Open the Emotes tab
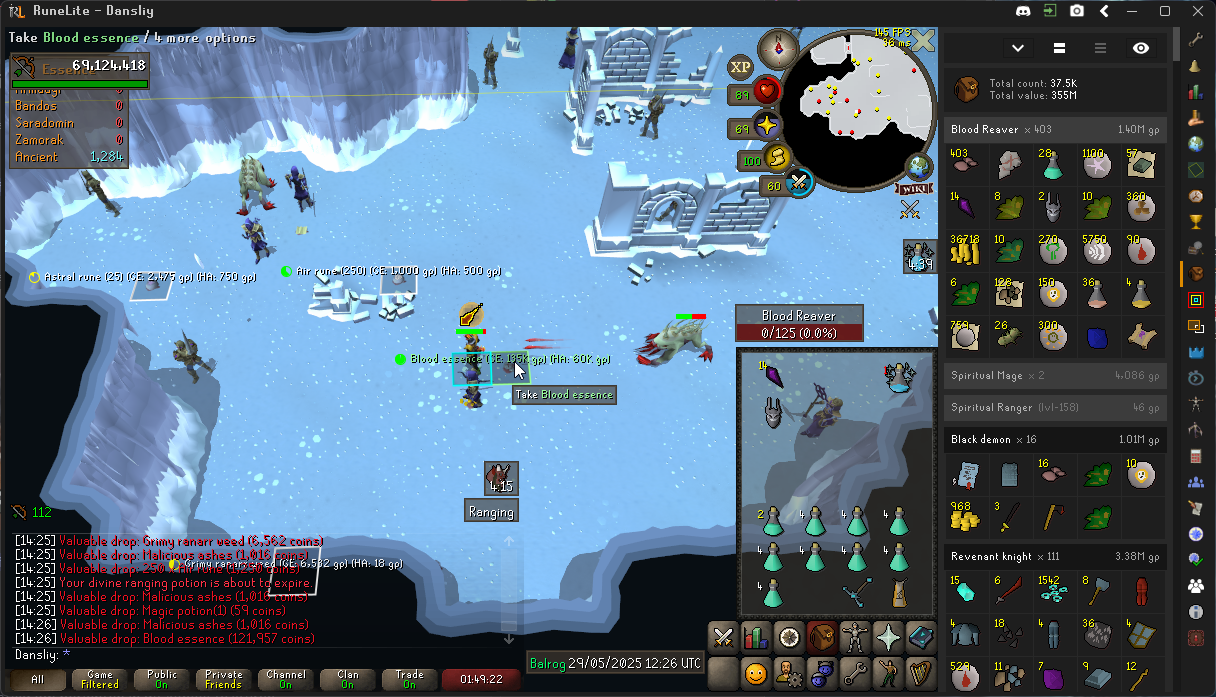1216x697 pixels. [x=887, y=671]
